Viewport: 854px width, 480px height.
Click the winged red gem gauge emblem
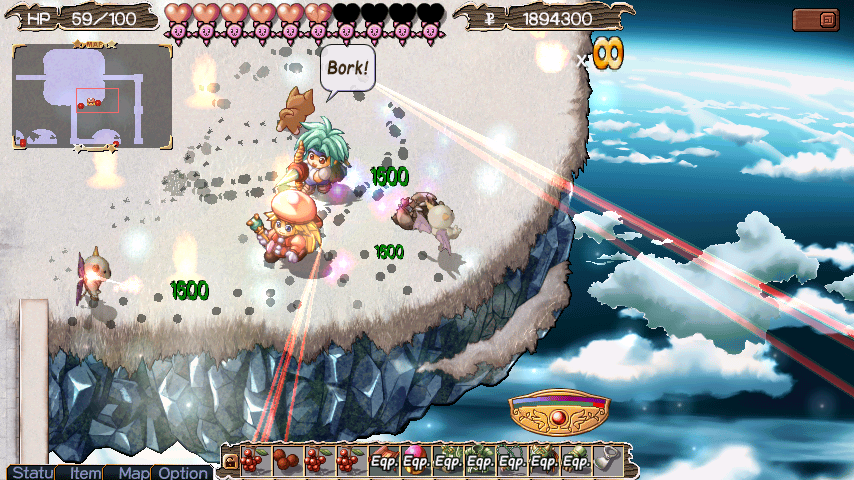[x=558, y=409]
